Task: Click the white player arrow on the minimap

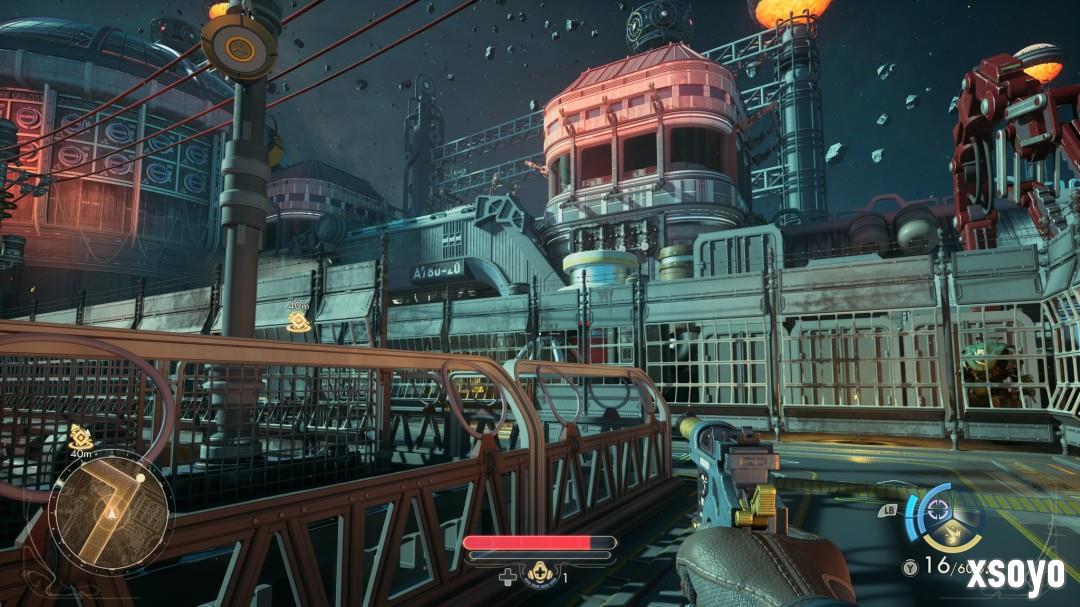Action: (x=113, y=514)
